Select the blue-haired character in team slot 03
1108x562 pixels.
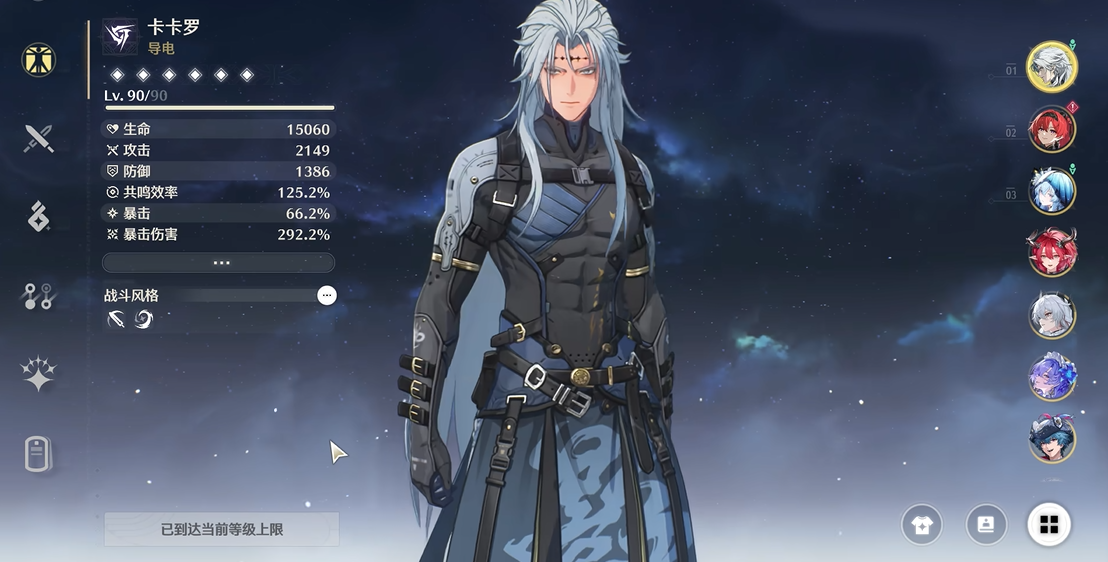click(x=1052, y=190)
